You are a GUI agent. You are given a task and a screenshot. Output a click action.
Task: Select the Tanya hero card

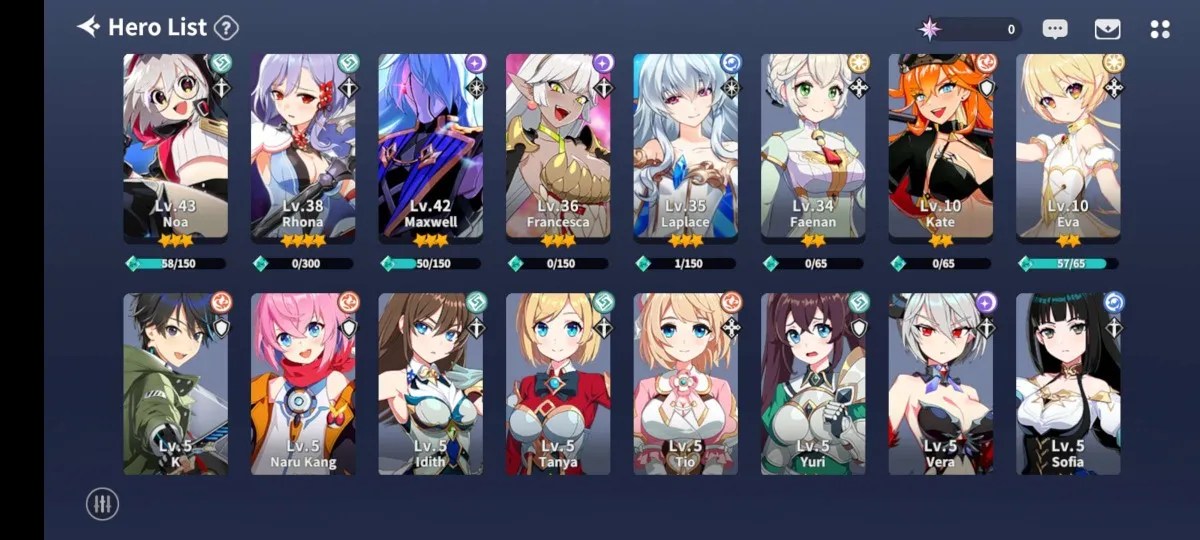tap(558, 384)
